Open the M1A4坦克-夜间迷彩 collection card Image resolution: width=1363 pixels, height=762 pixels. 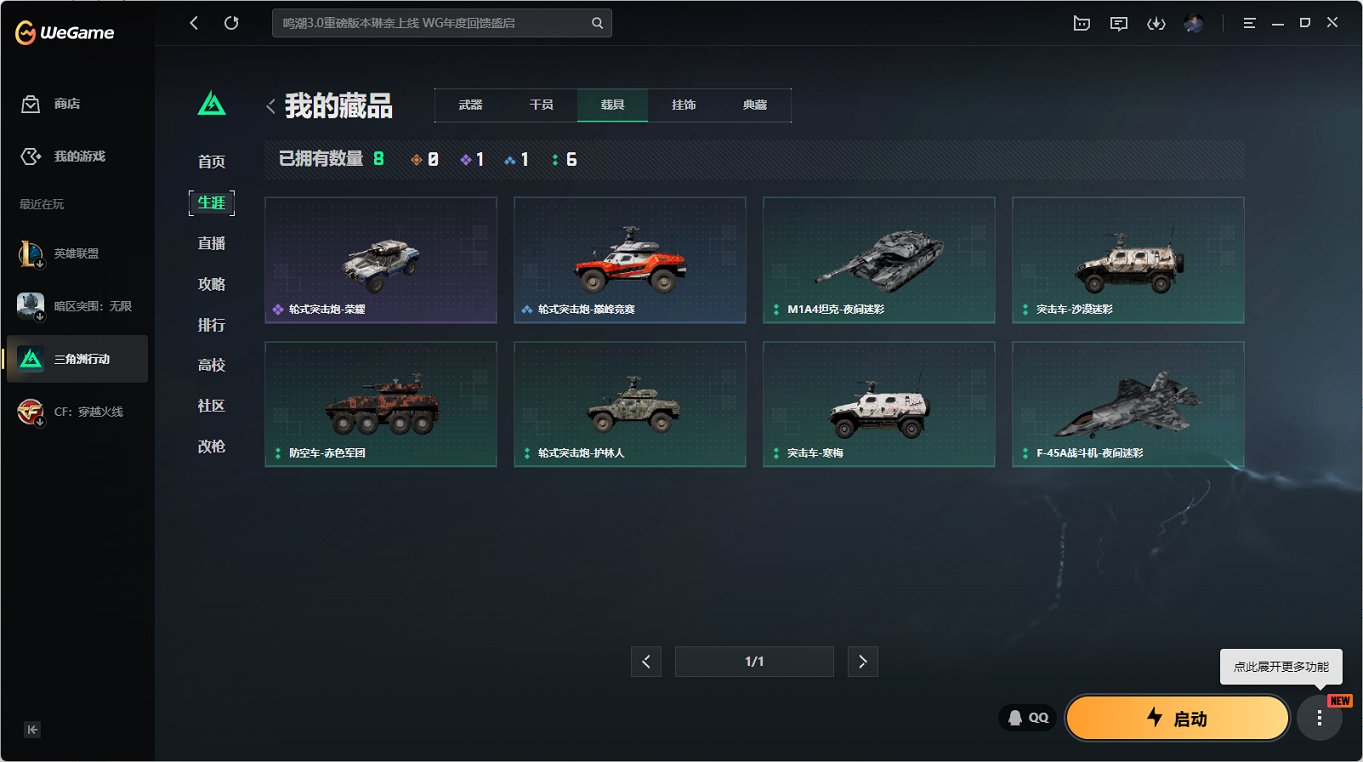[x=878, y=260]
